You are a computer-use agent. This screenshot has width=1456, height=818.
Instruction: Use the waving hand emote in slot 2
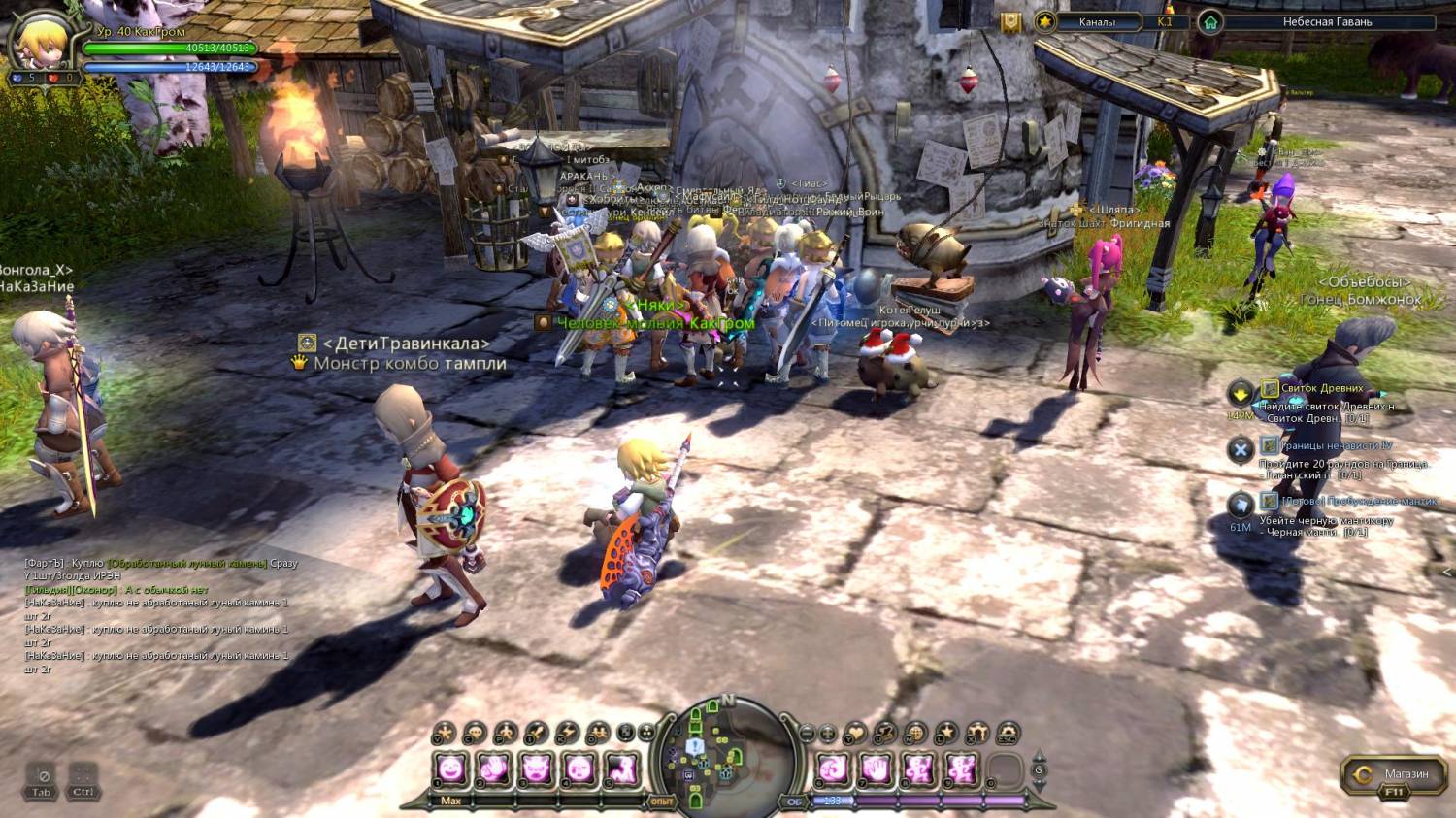pyautogui.click(x=493, y=770)
